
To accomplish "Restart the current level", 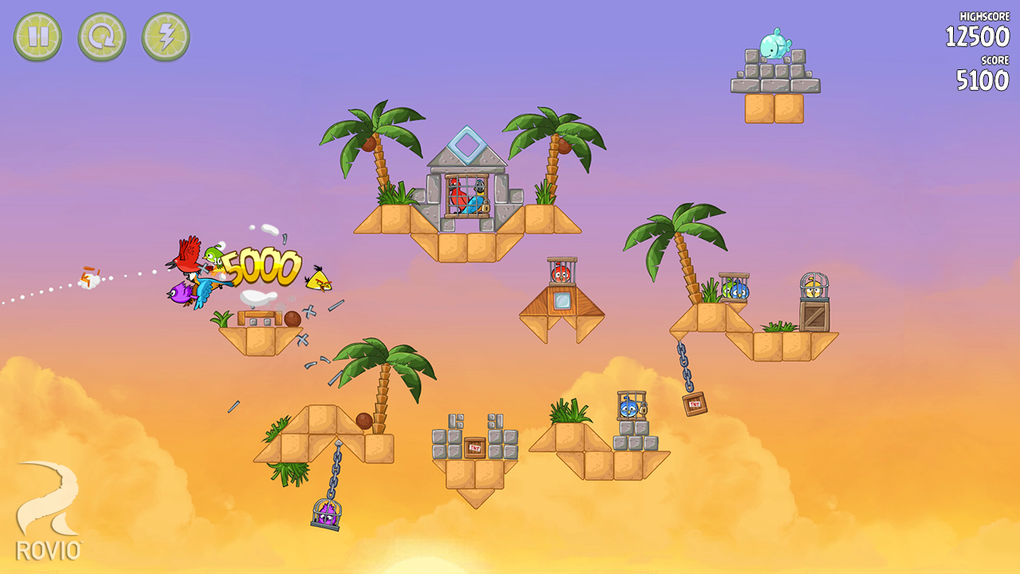I will click(x=102, y=37).
